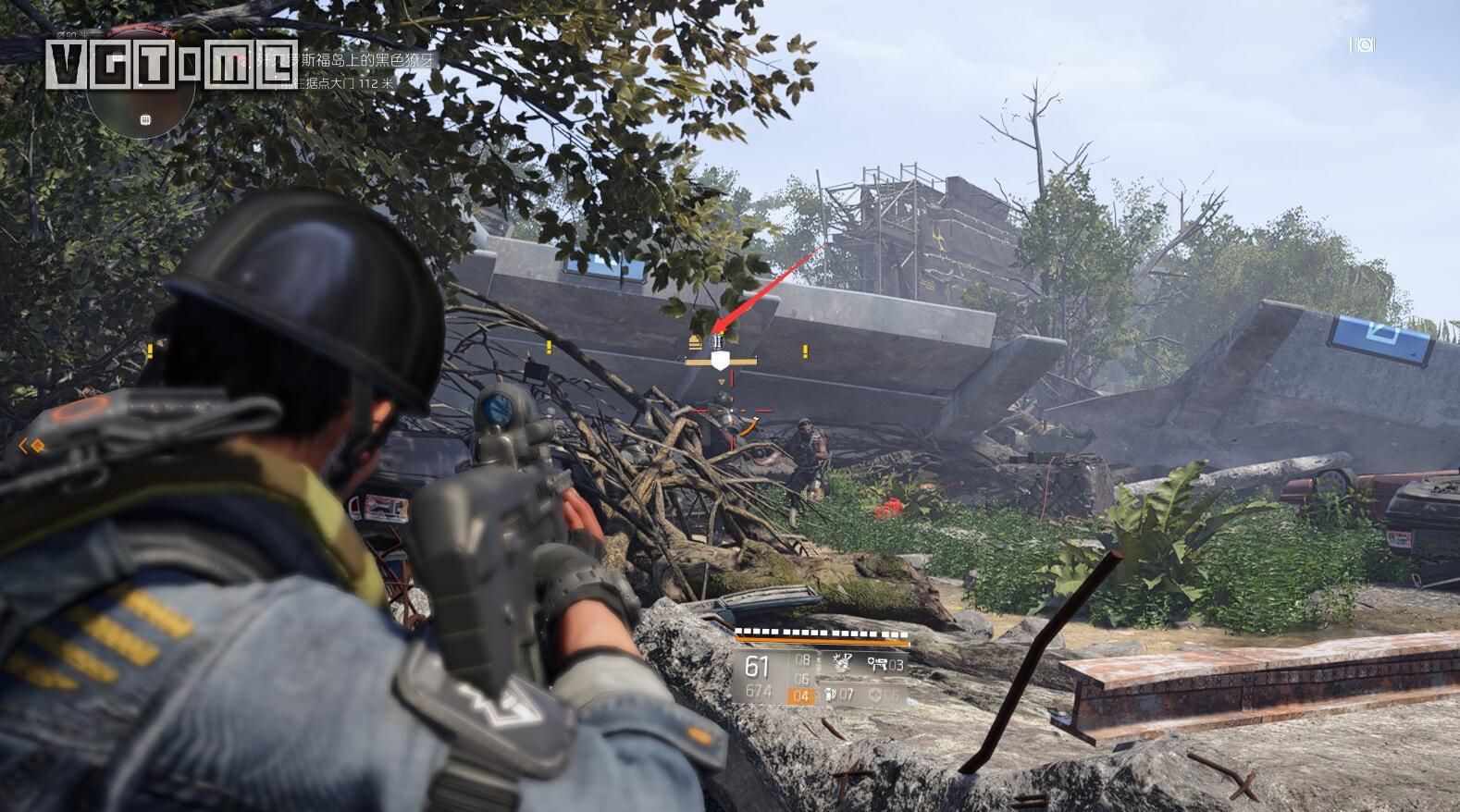Select the orange highlighted weapon slot 04

[x=801, y=695]
